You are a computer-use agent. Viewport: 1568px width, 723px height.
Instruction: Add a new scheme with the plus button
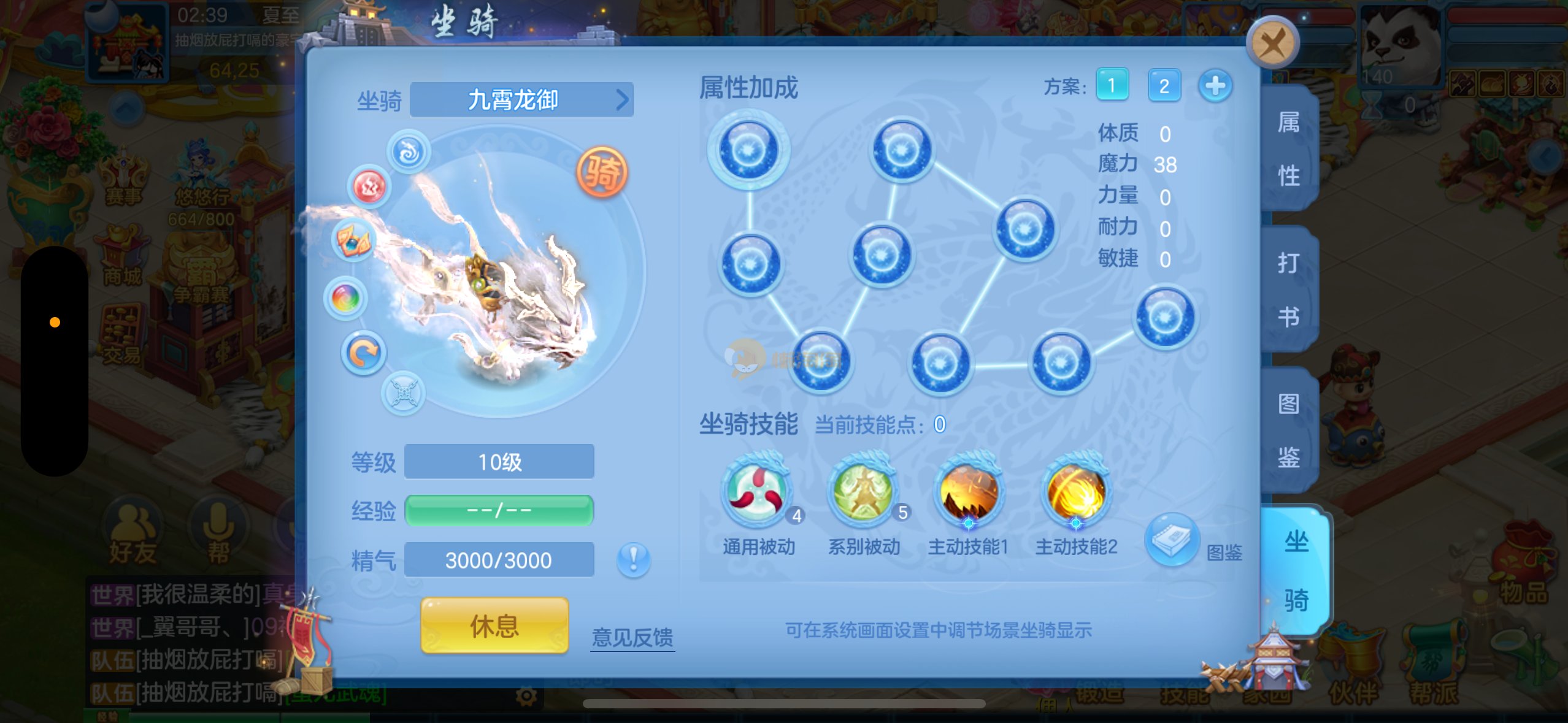click(x=1215, y=85)
